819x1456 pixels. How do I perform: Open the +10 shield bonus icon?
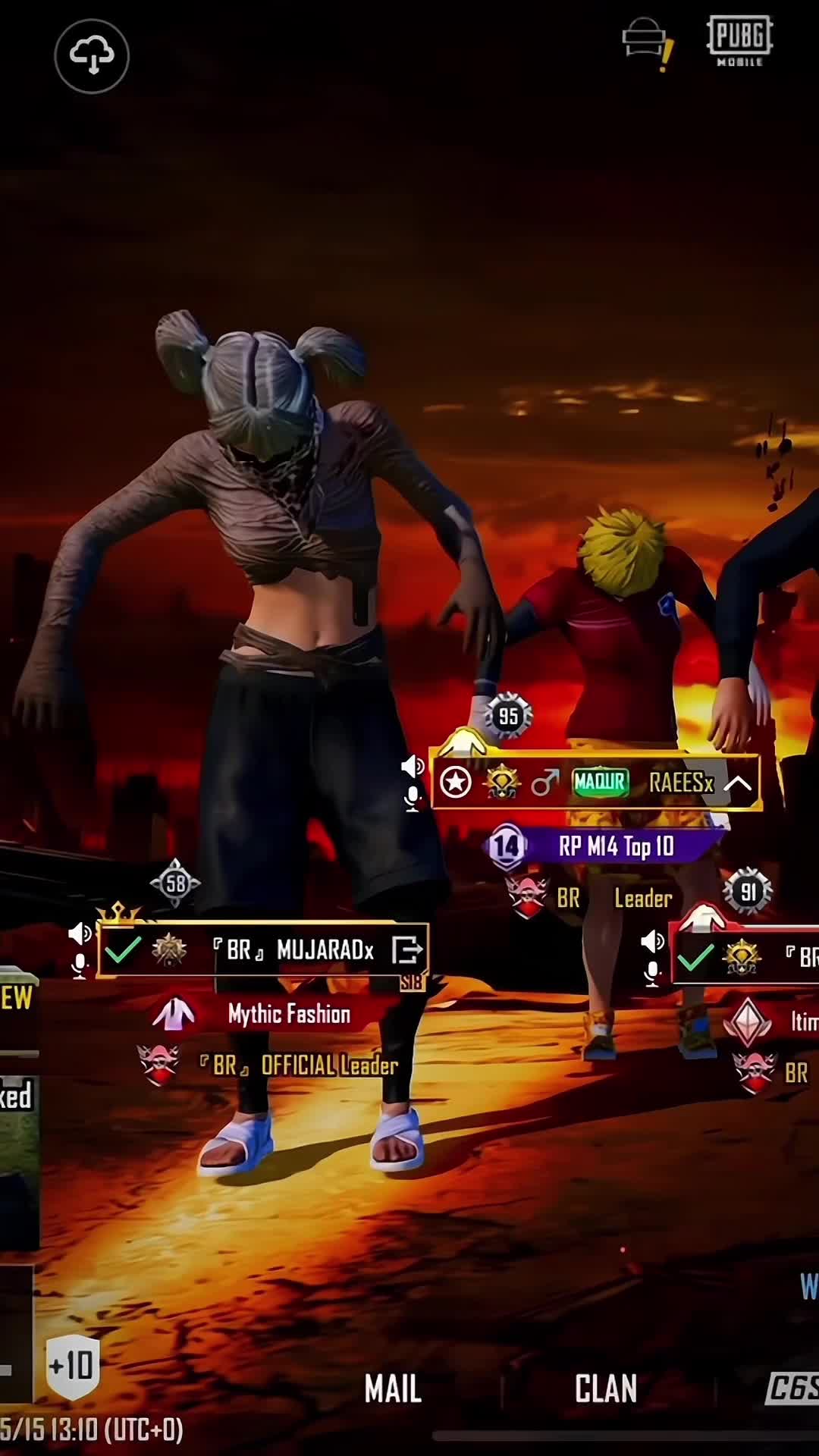pyautogui.click(x=73, y=1367)
